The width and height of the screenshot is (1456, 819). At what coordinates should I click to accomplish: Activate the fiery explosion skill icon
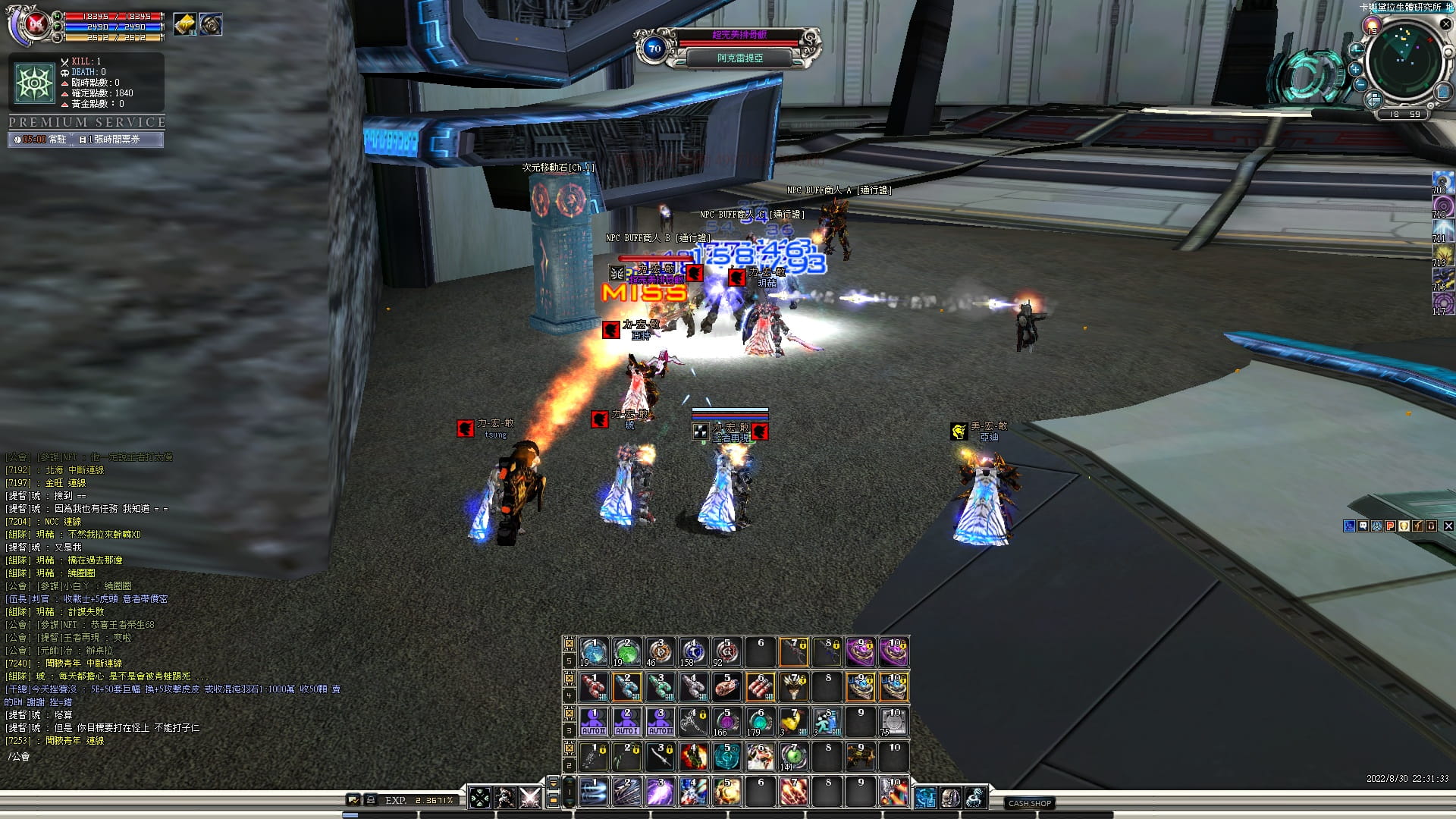point(692,757)
